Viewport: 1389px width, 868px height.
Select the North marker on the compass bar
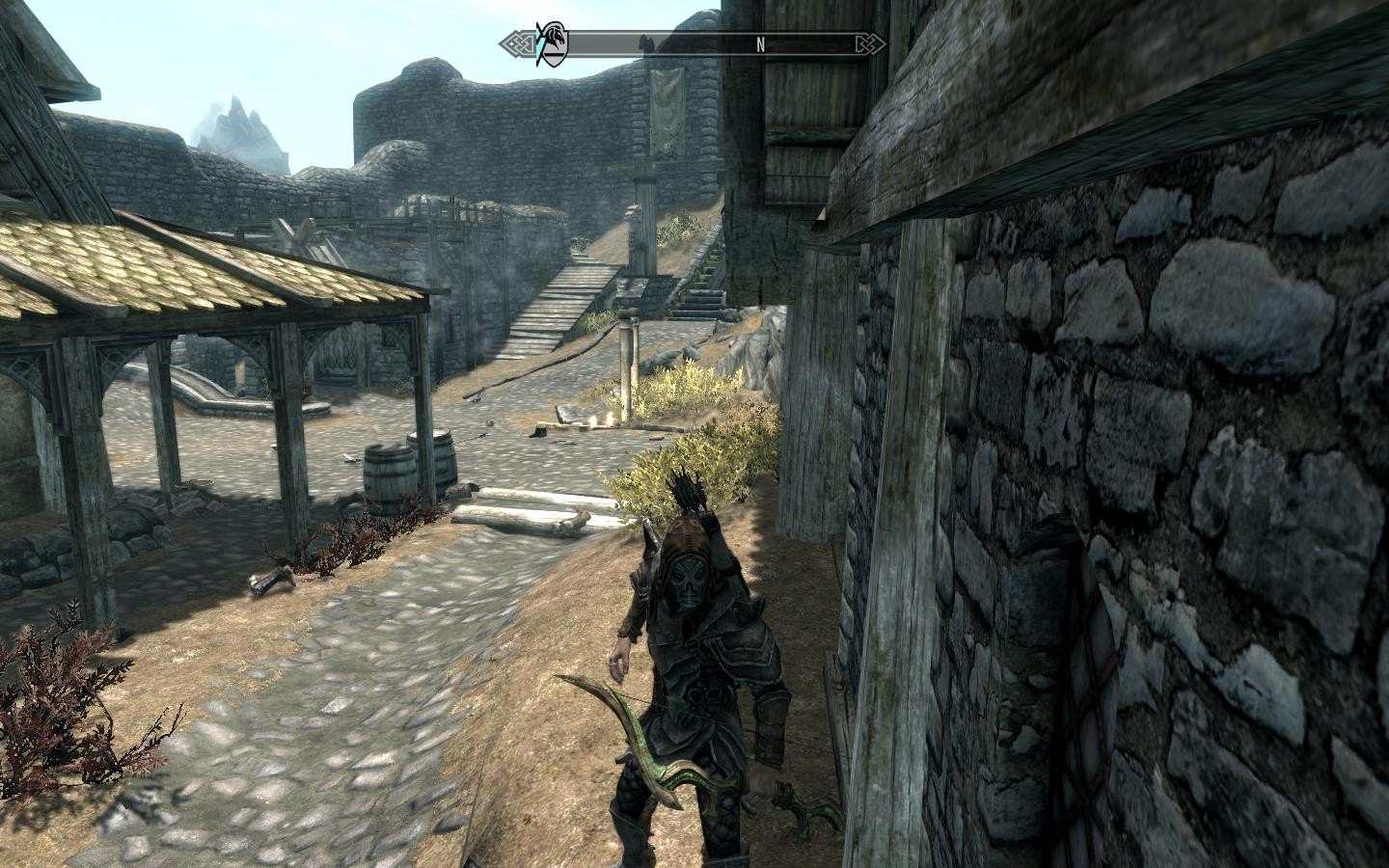click(x=760, y=43)
